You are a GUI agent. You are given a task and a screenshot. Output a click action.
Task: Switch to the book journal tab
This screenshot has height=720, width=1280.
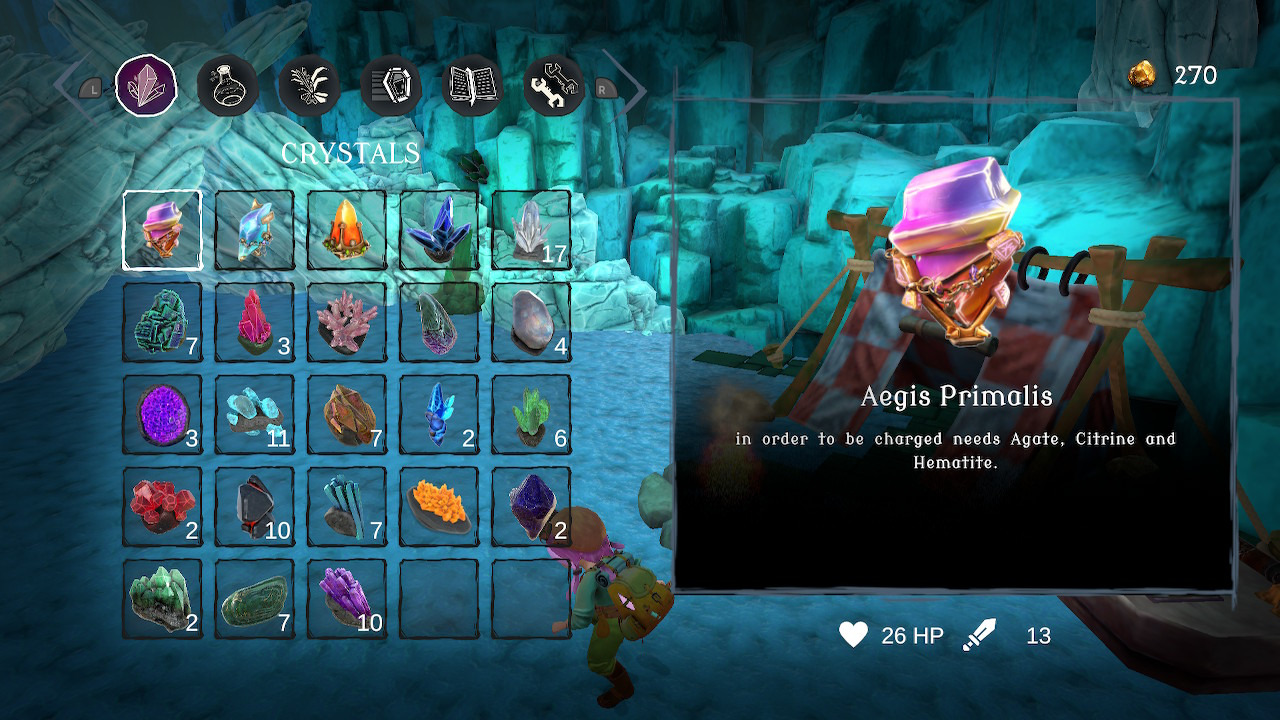(x=470, y=85)
